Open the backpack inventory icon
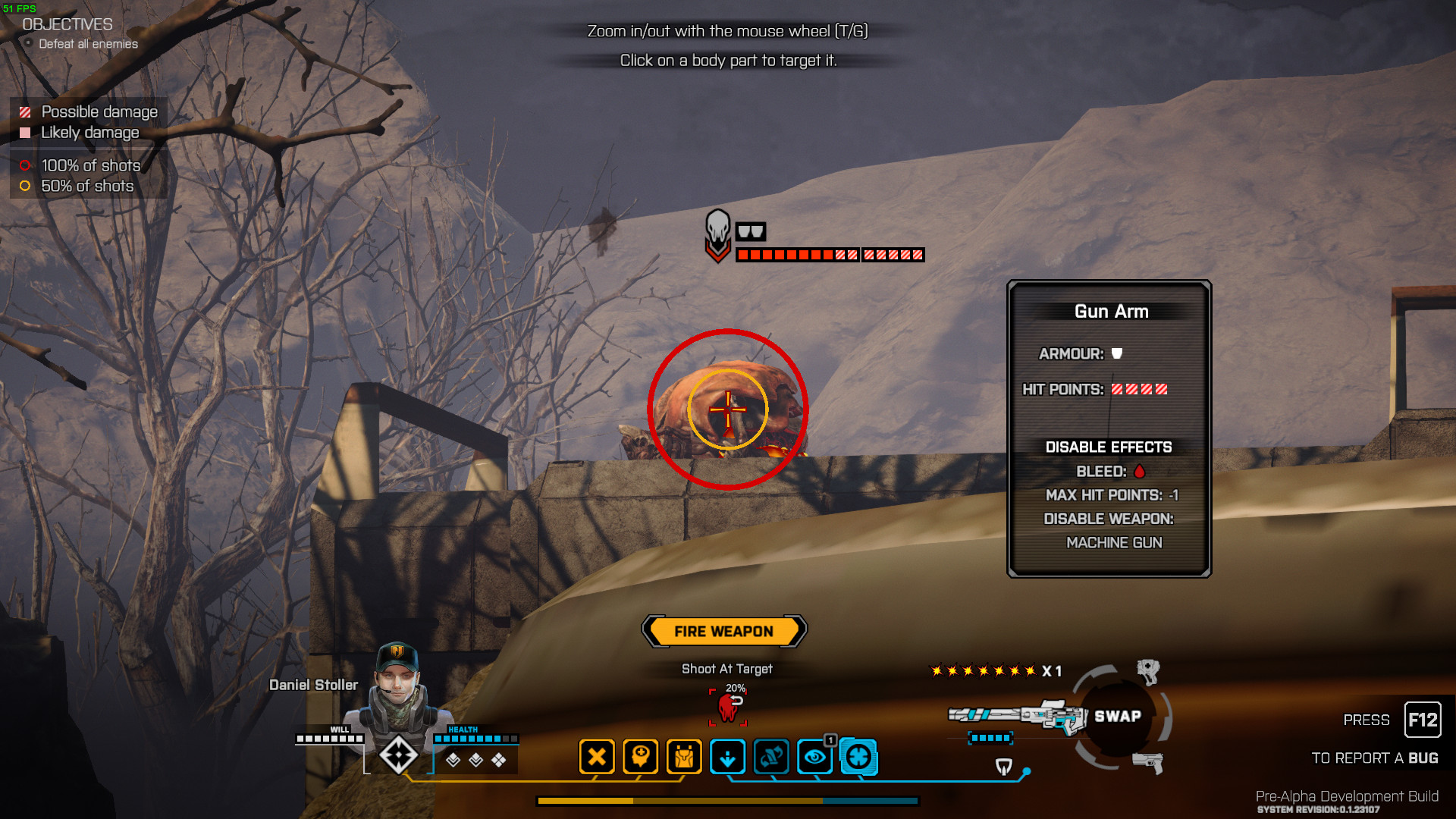Viewport: 1456px width, 819px height. tap(684, 757)
